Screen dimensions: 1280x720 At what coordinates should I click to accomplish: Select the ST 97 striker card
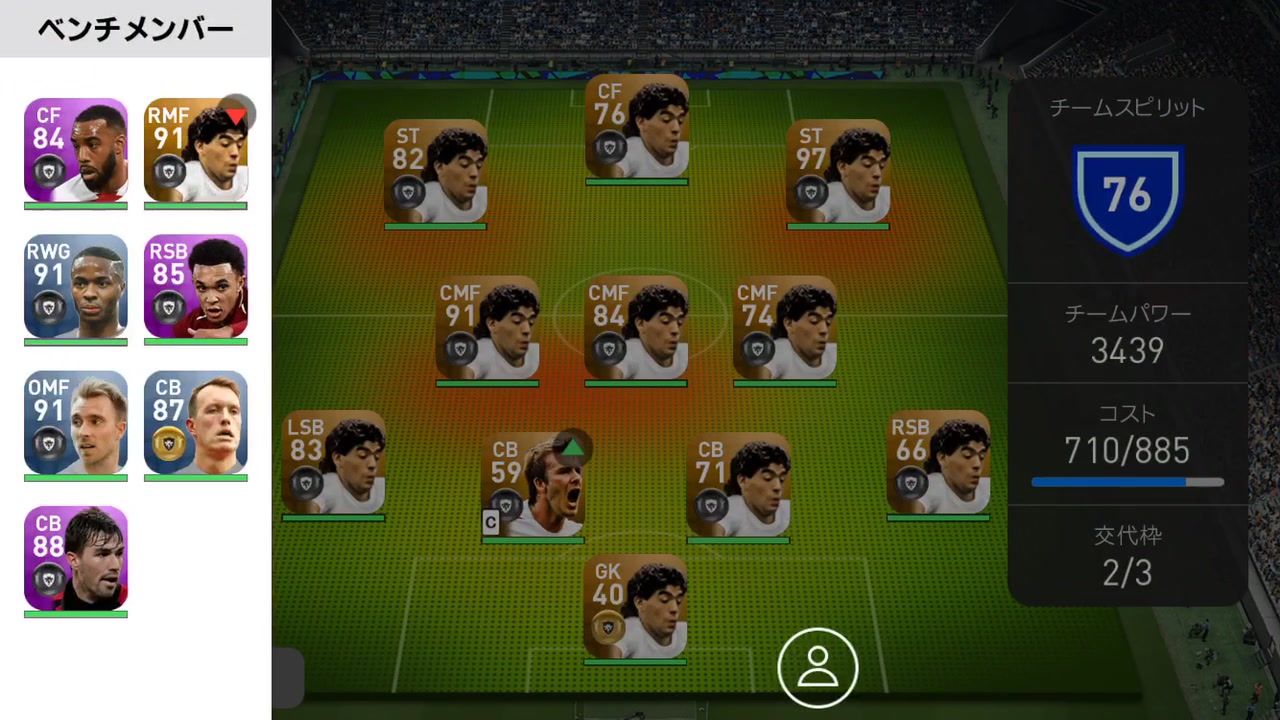click(838, 171)
